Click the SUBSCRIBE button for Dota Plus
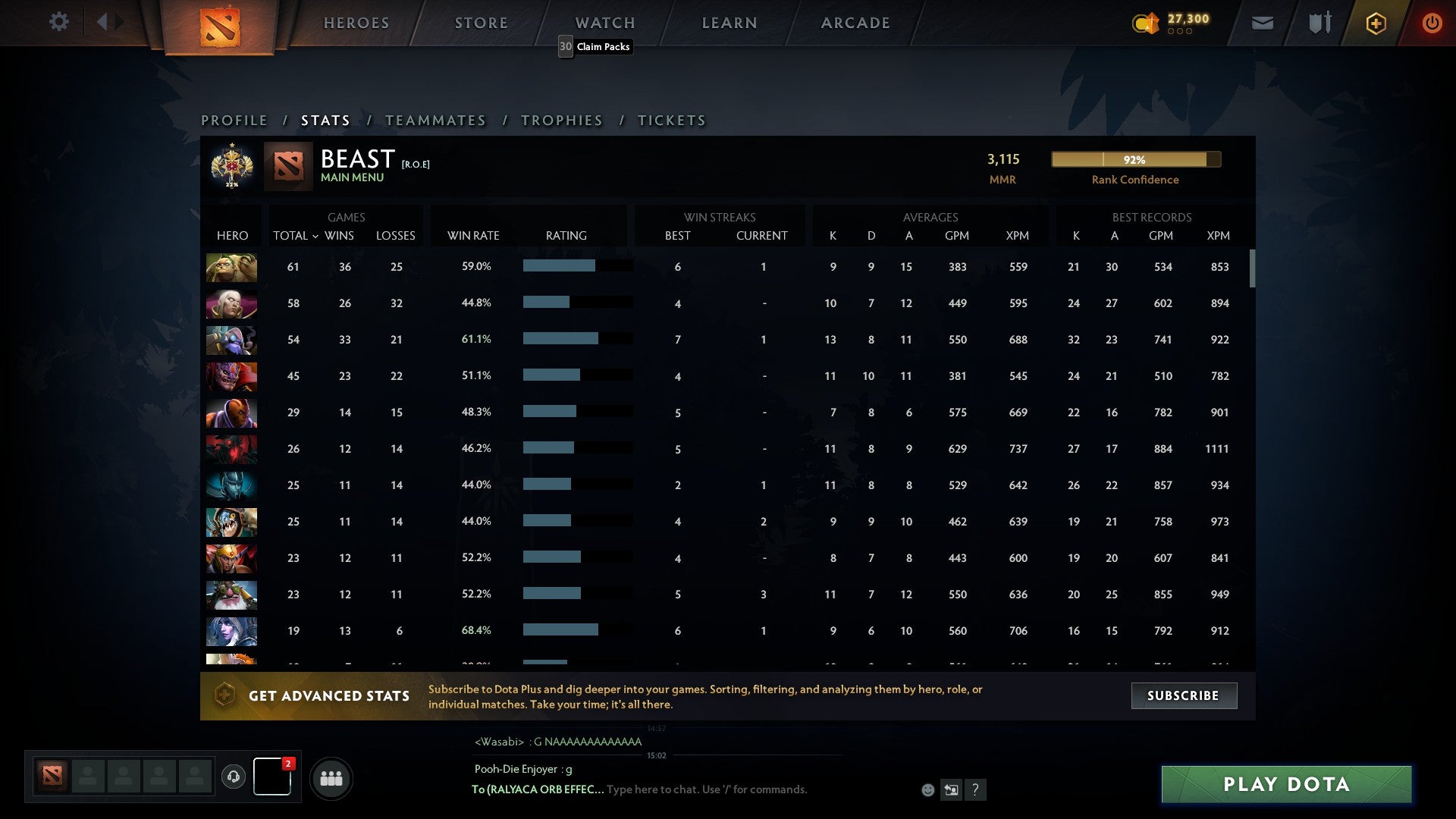The width and height of the screenshot is (1456, 819). click(1183, 695)
